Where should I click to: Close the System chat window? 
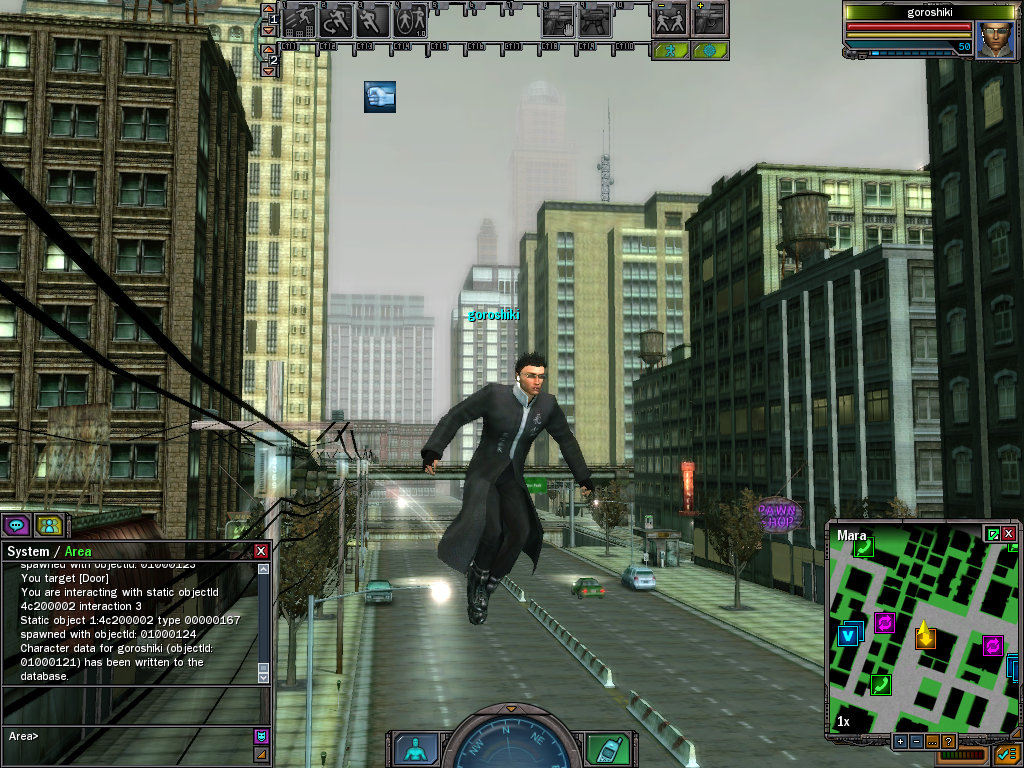click(261, 551)
